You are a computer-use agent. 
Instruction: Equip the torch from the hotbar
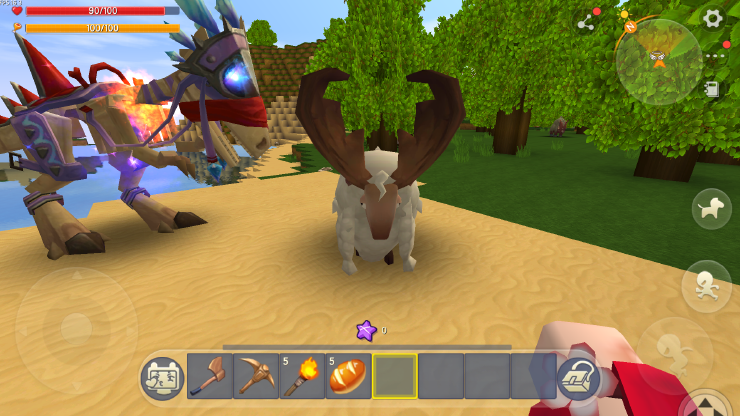(x=302, y=376)
